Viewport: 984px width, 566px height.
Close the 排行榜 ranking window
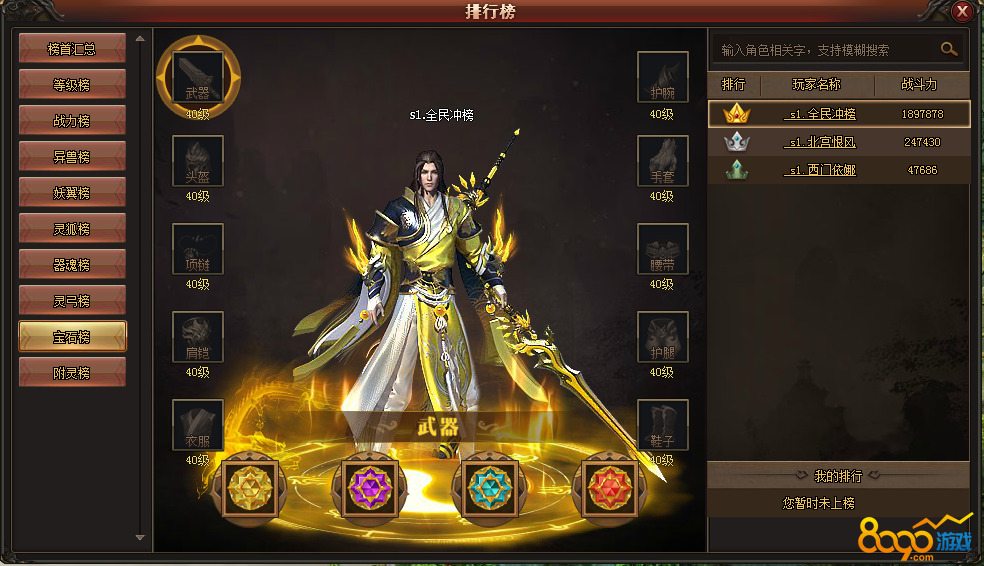click(x=962, y=12)
